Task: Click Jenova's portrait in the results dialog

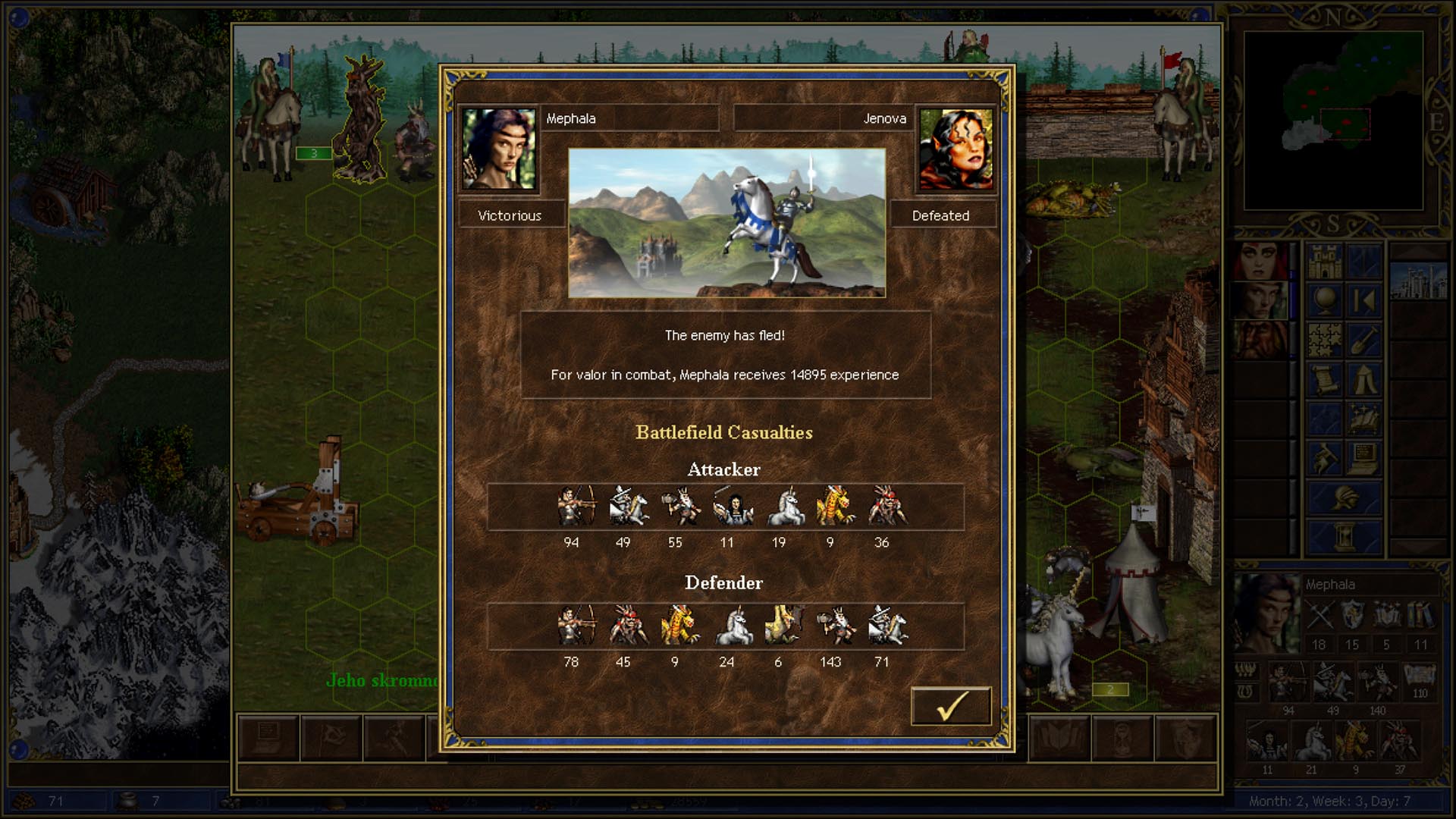Action: tap(955, 149)
